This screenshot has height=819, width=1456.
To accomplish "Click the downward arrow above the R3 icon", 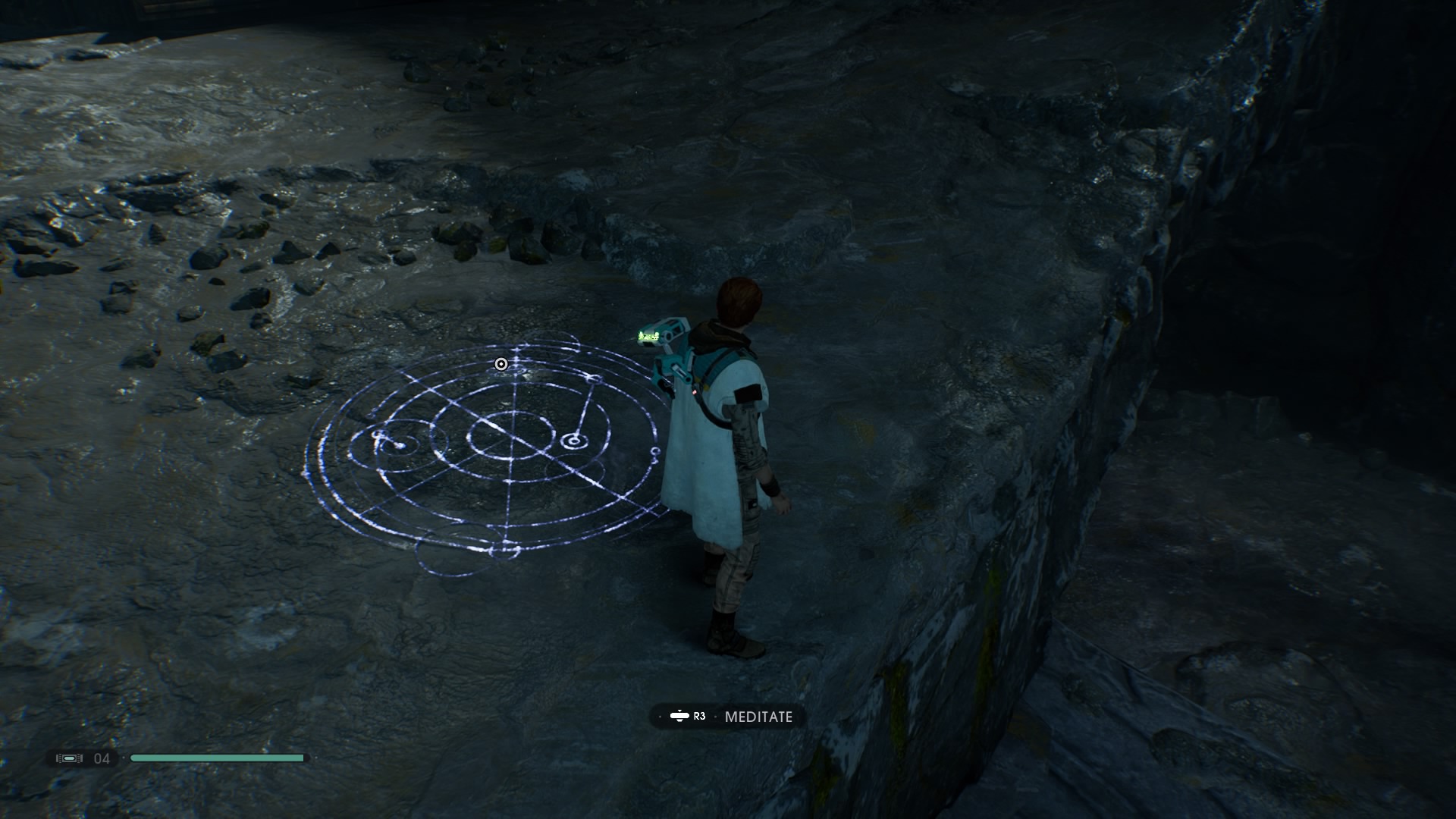I will [x=680, y=711].
